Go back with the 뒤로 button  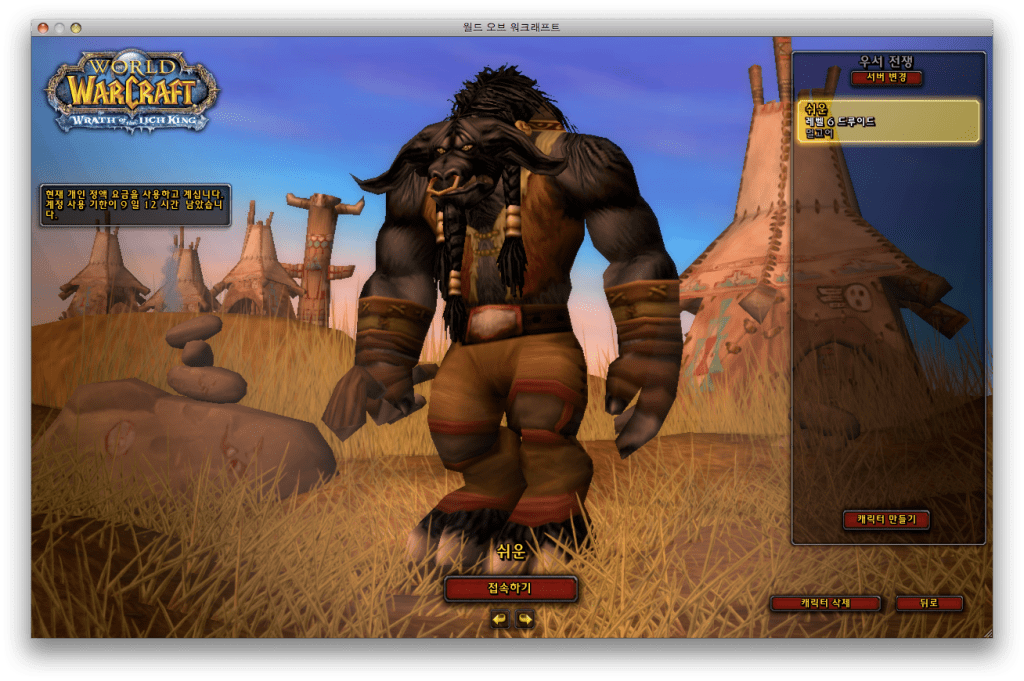929,603
